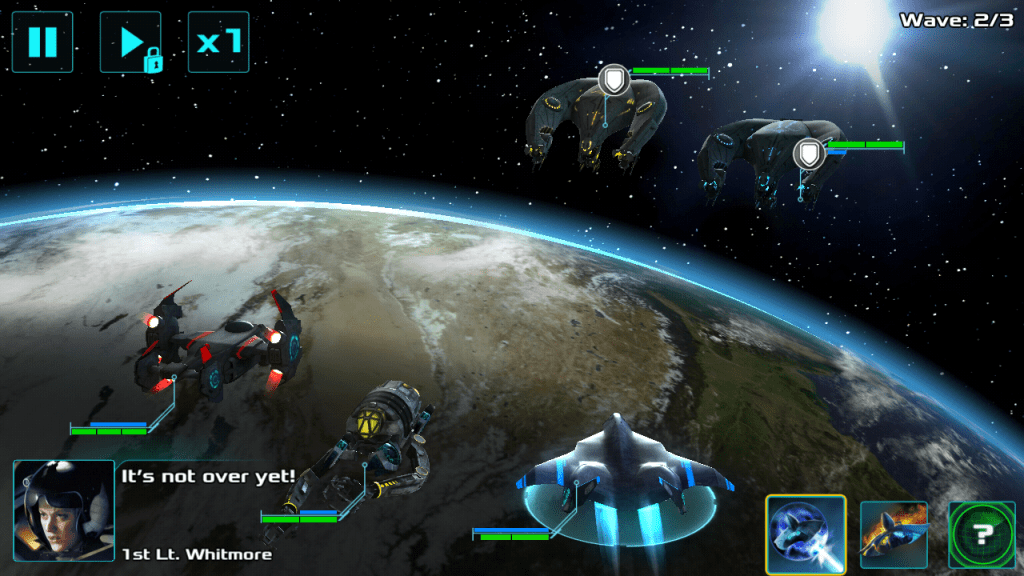Tap the locked auto-play button
Screen dimensions: 1024x576
coord(130,42)
